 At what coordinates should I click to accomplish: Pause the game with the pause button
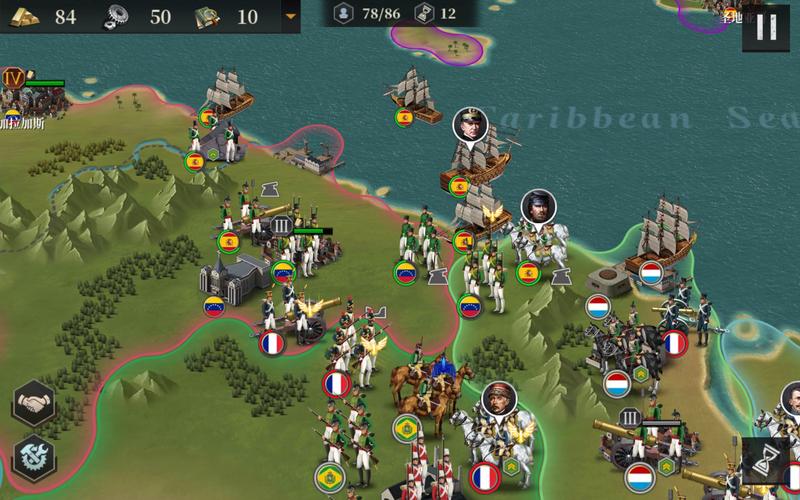765,28
